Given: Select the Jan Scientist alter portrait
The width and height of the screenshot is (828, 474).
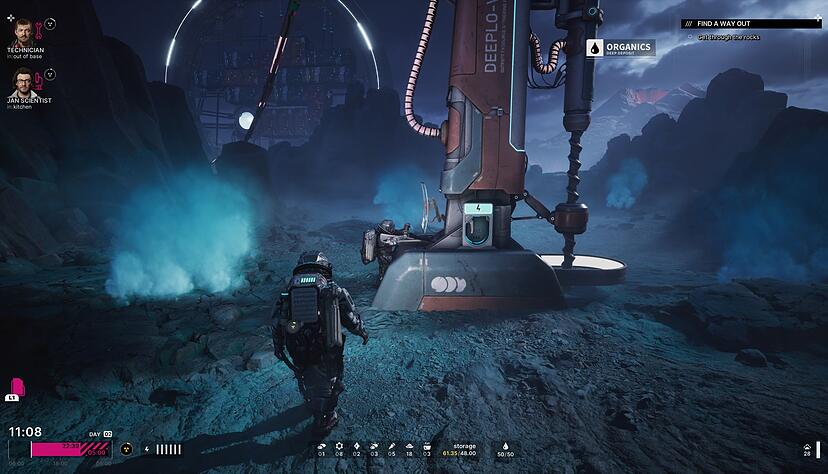Looking at the screenshot, I should tap(23, 82).
